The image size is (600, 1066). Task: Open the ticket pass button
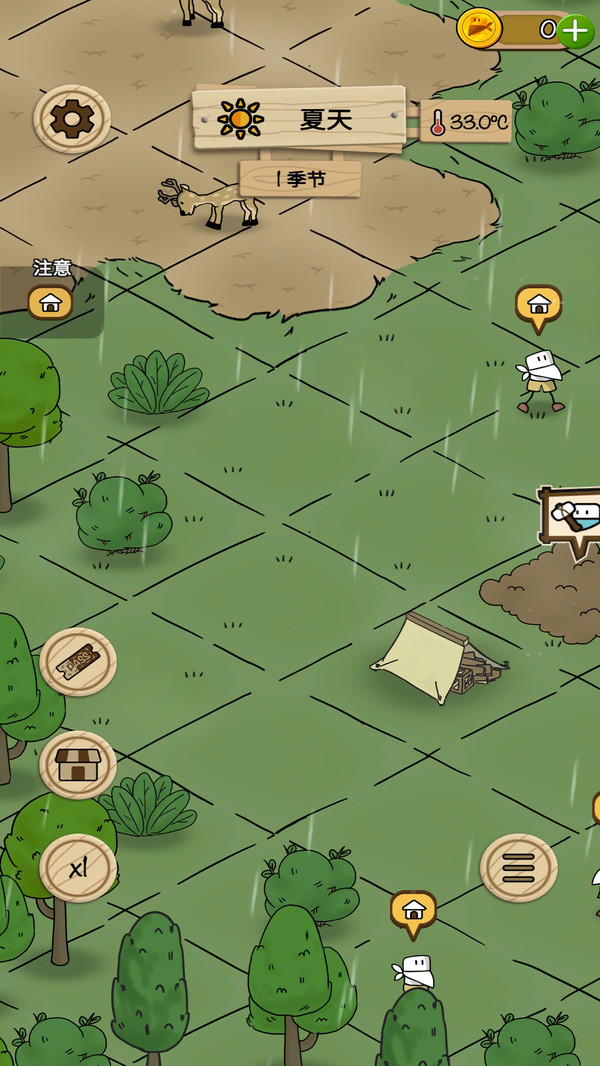[78, 661]
